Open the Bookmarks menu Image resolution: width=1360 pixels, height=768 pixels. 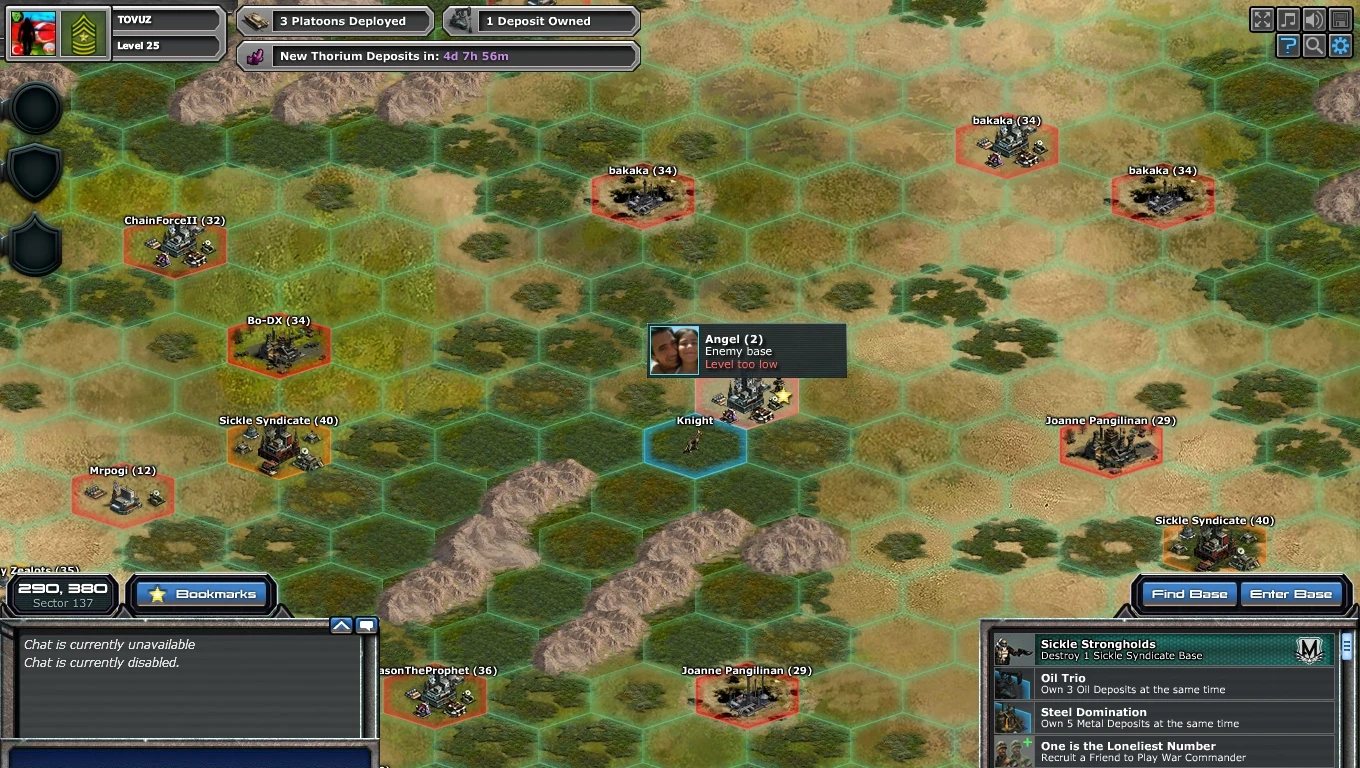(x=201, y=594)
